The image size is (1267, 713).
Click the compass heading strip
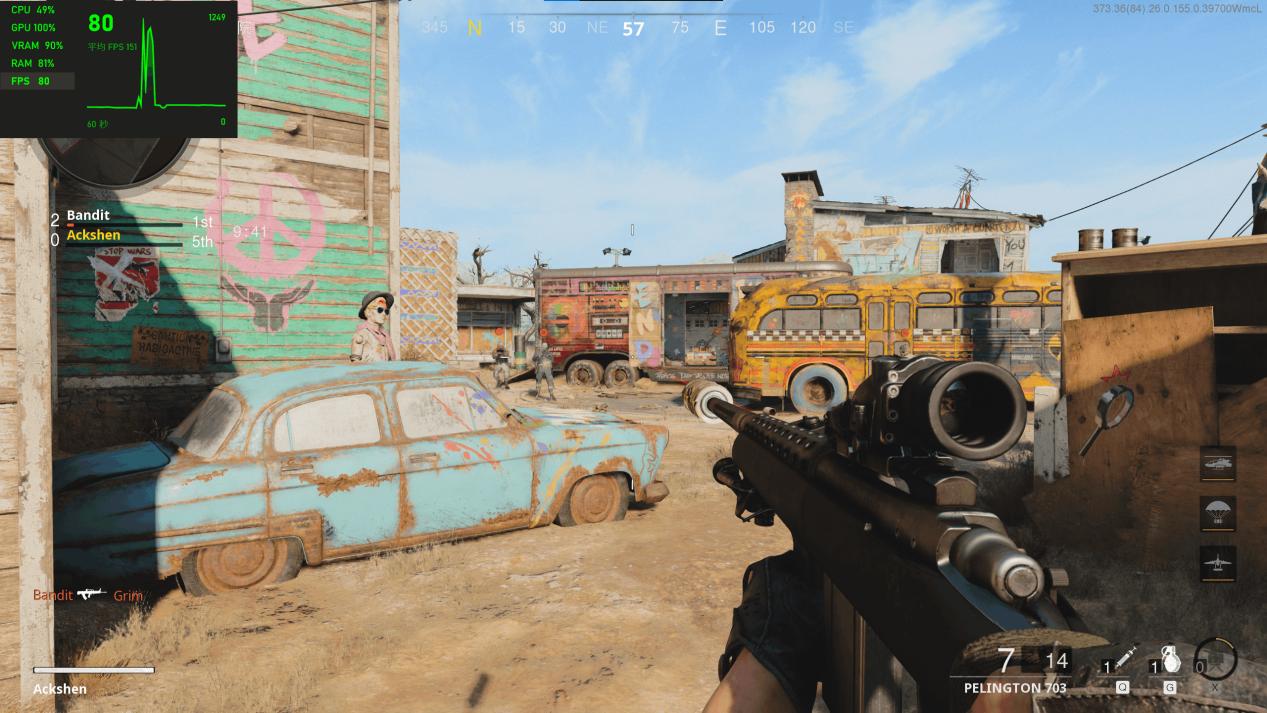tap(633, 28)
